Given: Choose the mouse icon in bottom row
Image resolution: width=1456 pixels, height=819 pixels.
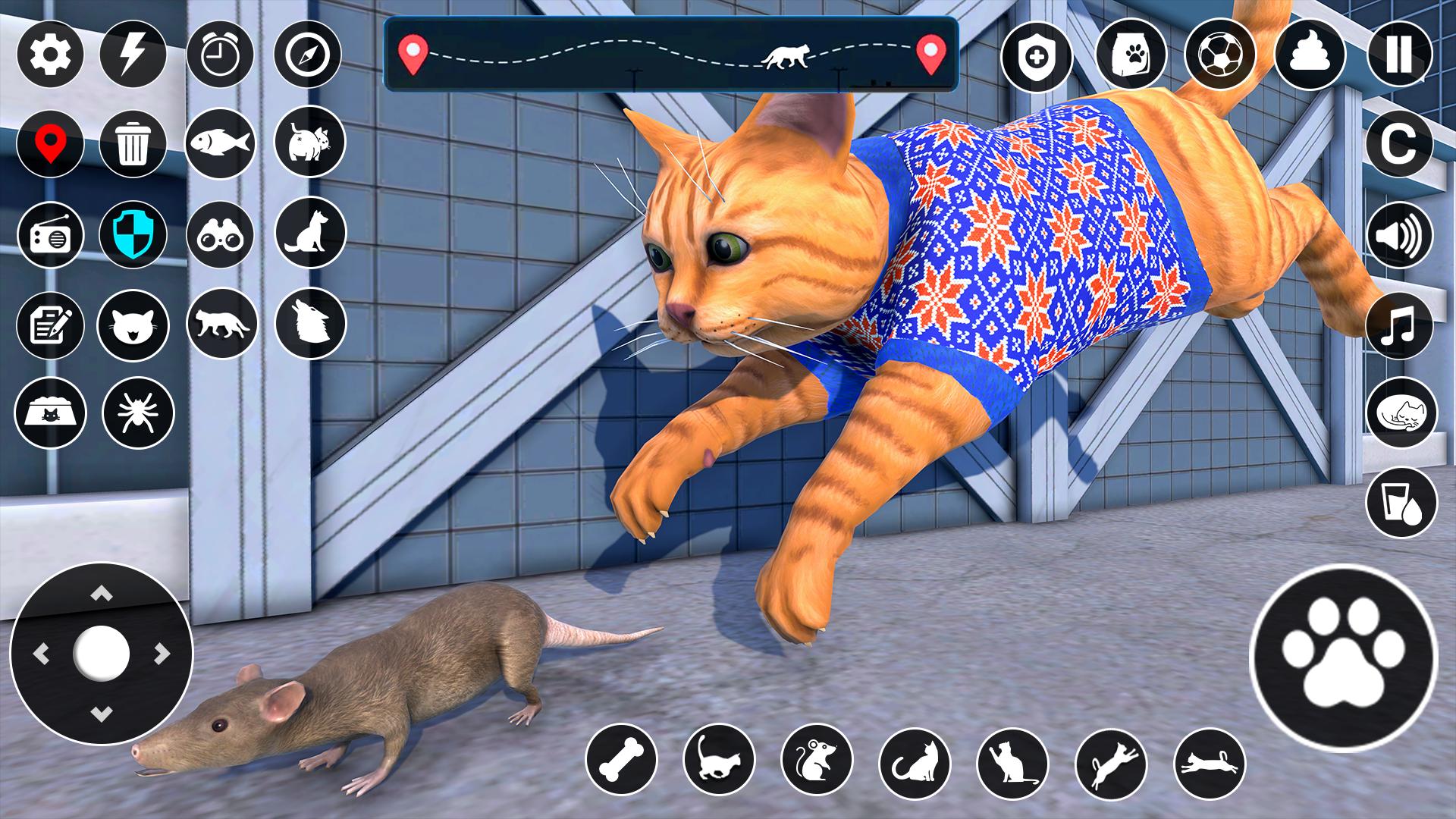Looking at the screenshot, I should [x=817, y=760].
